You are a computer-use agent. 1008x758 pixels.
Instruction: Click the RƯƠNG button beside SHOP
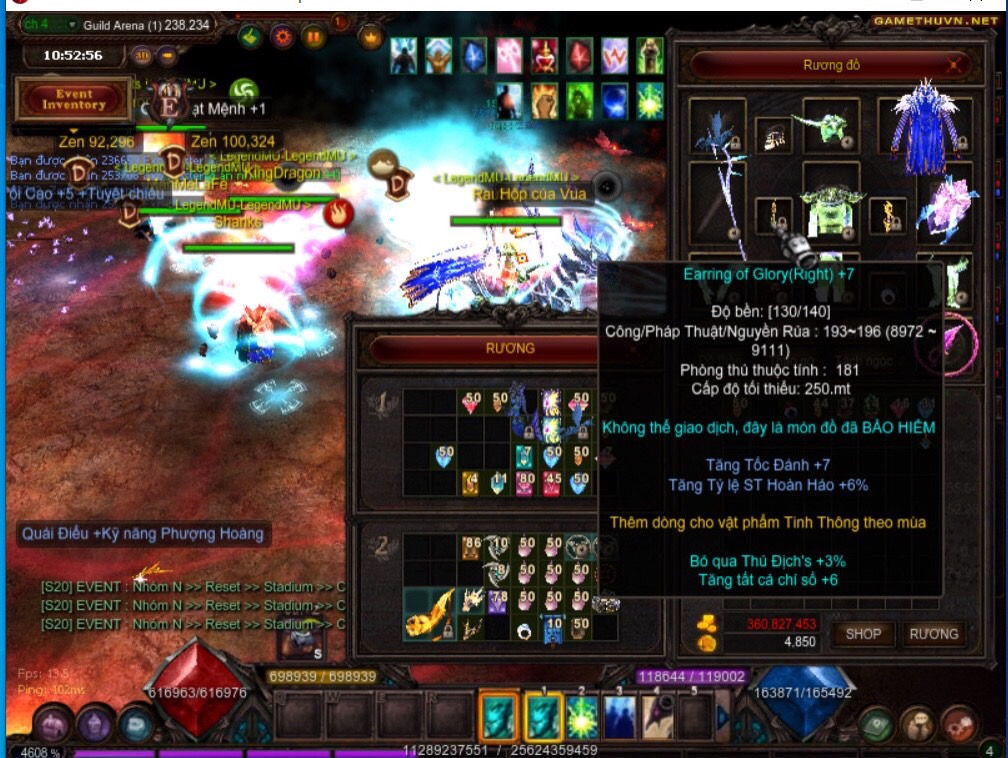click(x=934, y=634)
